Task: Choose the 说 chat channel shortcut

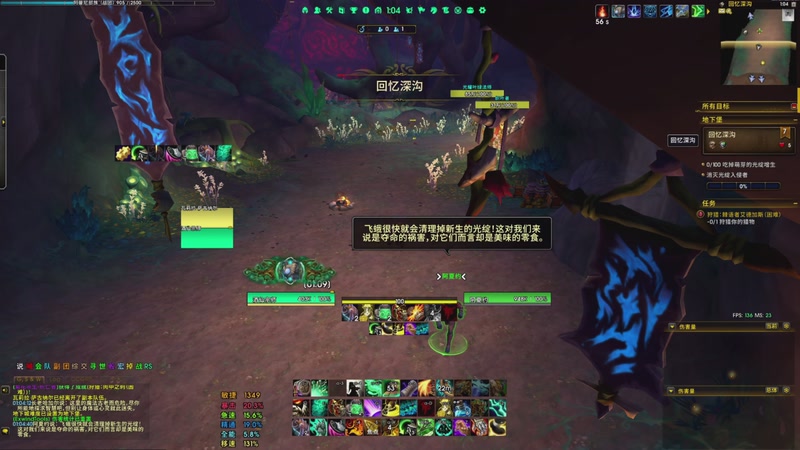Action: pos(19,366)
